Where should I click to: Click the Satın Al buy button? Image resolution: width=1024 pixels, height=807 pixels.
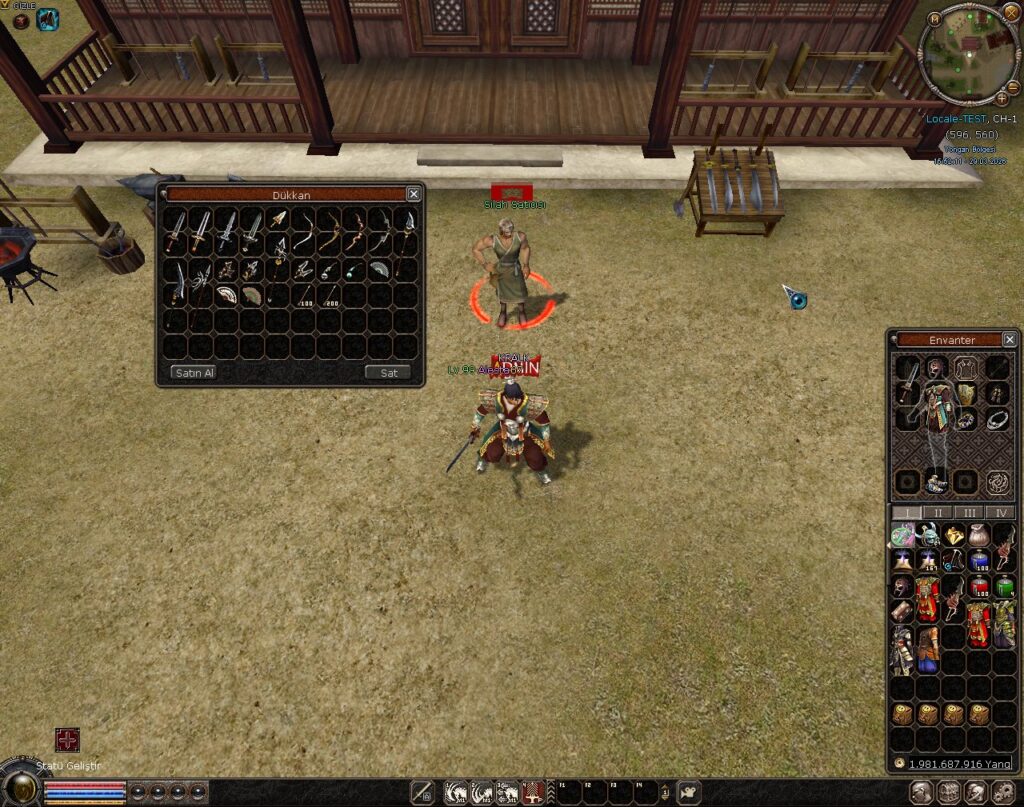pos(194,373)
